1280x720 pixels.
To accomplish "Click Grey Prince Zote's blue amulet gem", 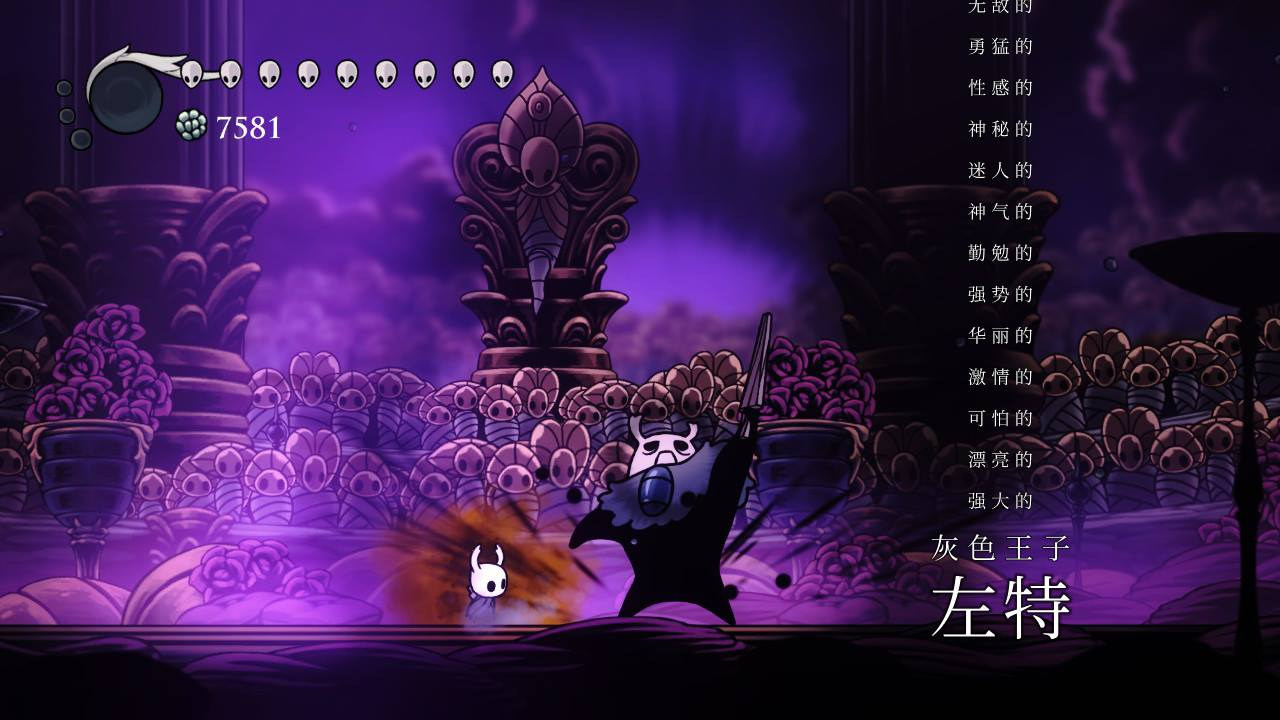I will [655, 492].
